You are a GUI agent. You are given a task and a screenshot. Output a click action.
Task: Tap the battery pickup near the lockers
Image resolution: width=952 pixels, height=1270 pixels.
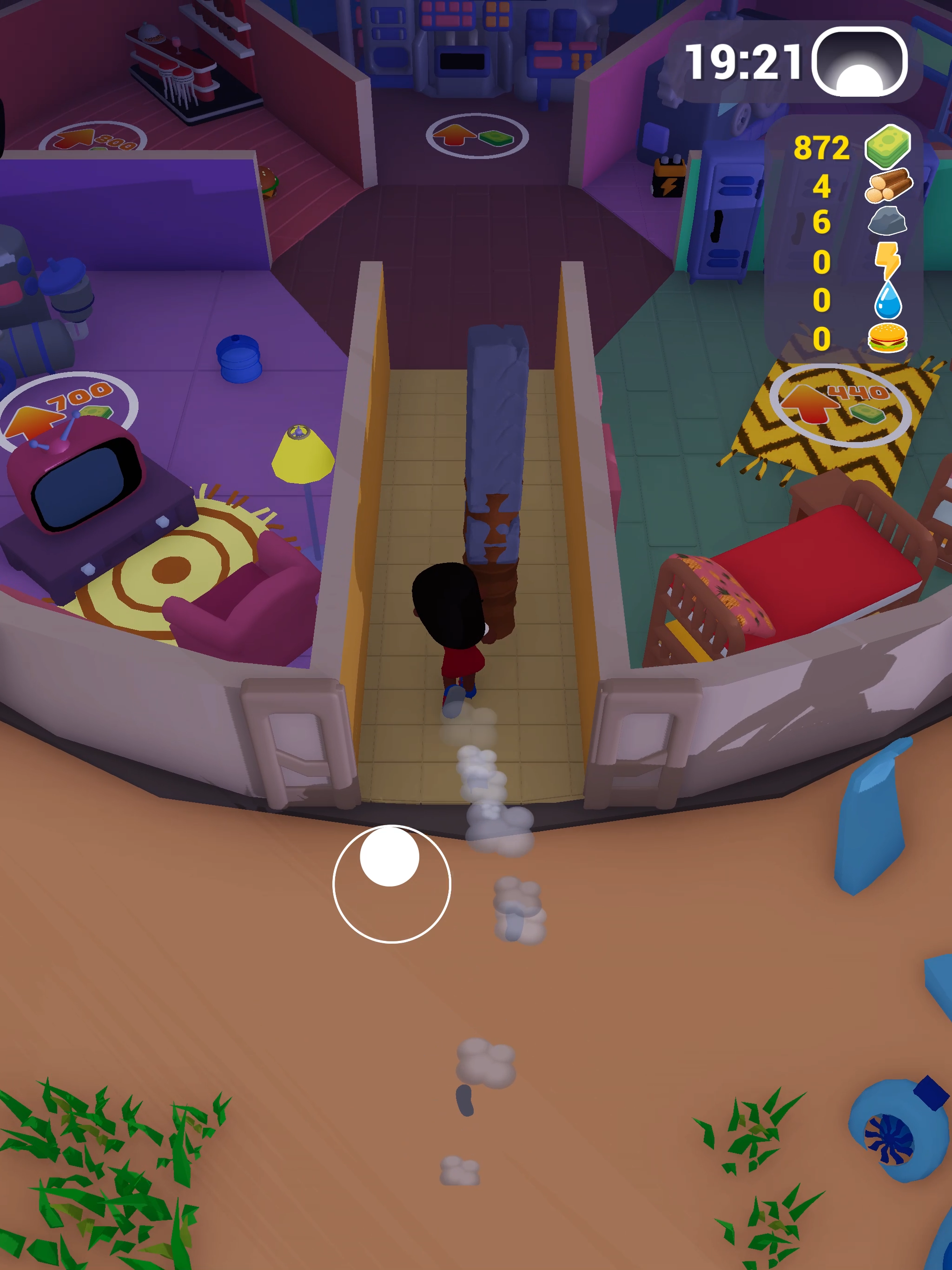669,178
